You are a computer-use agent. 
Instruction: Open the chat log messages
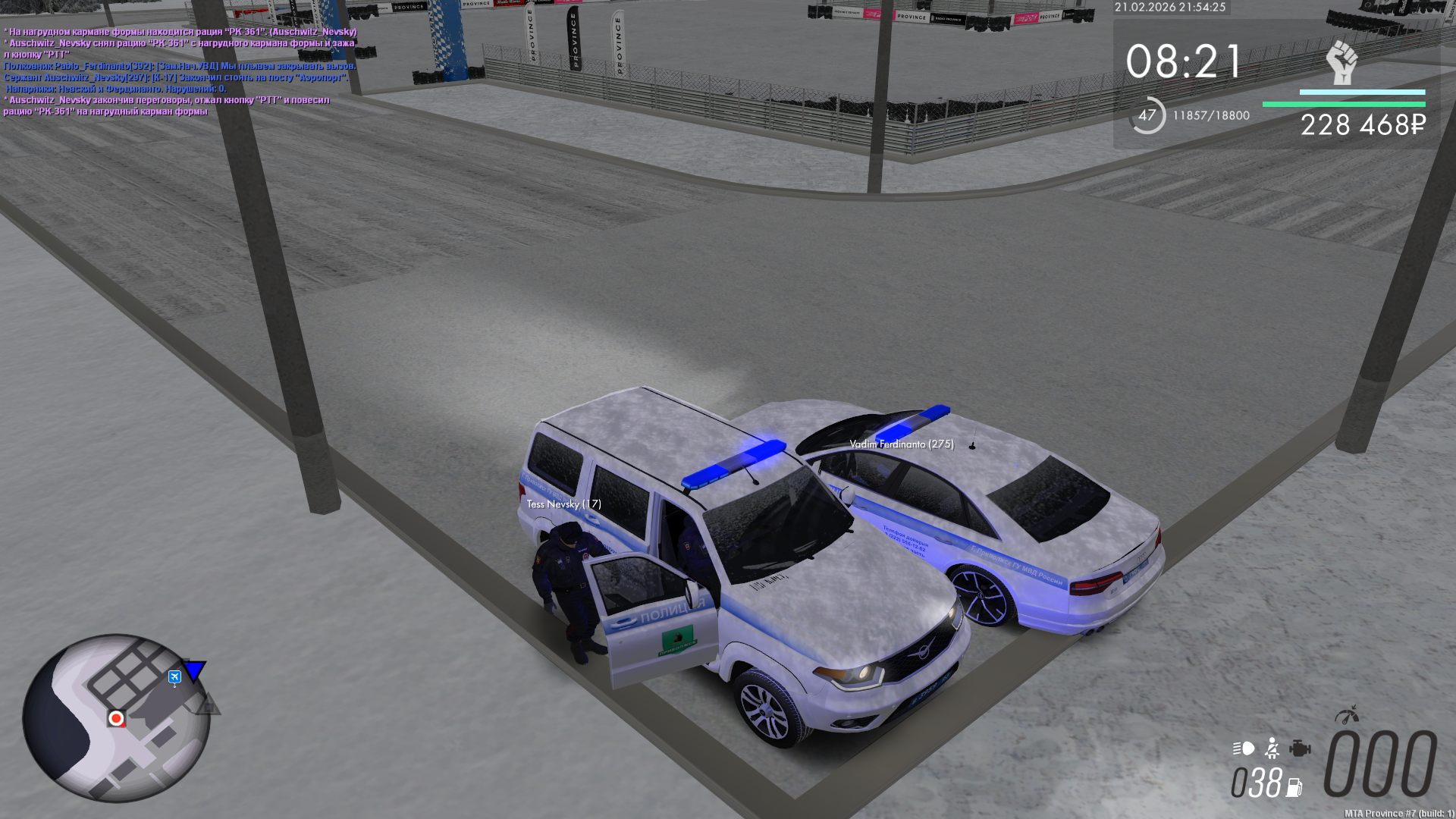pyautogui.click(x=180, y=71)
